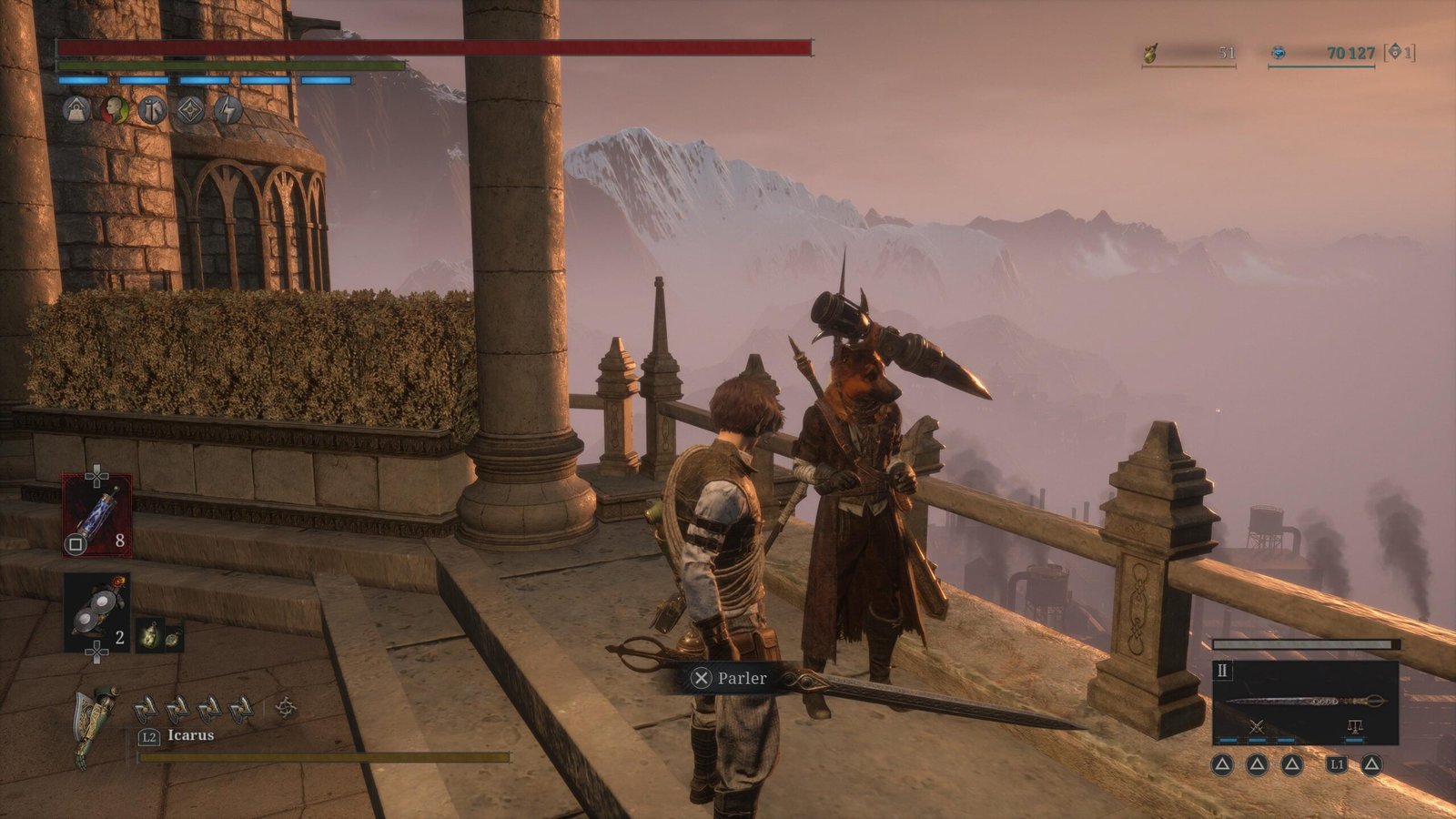Image resolution: width=1456 pixels, height=819 pixels.
Task: Click the crossed swords weapon stat icon
Action: (1257, 726)
